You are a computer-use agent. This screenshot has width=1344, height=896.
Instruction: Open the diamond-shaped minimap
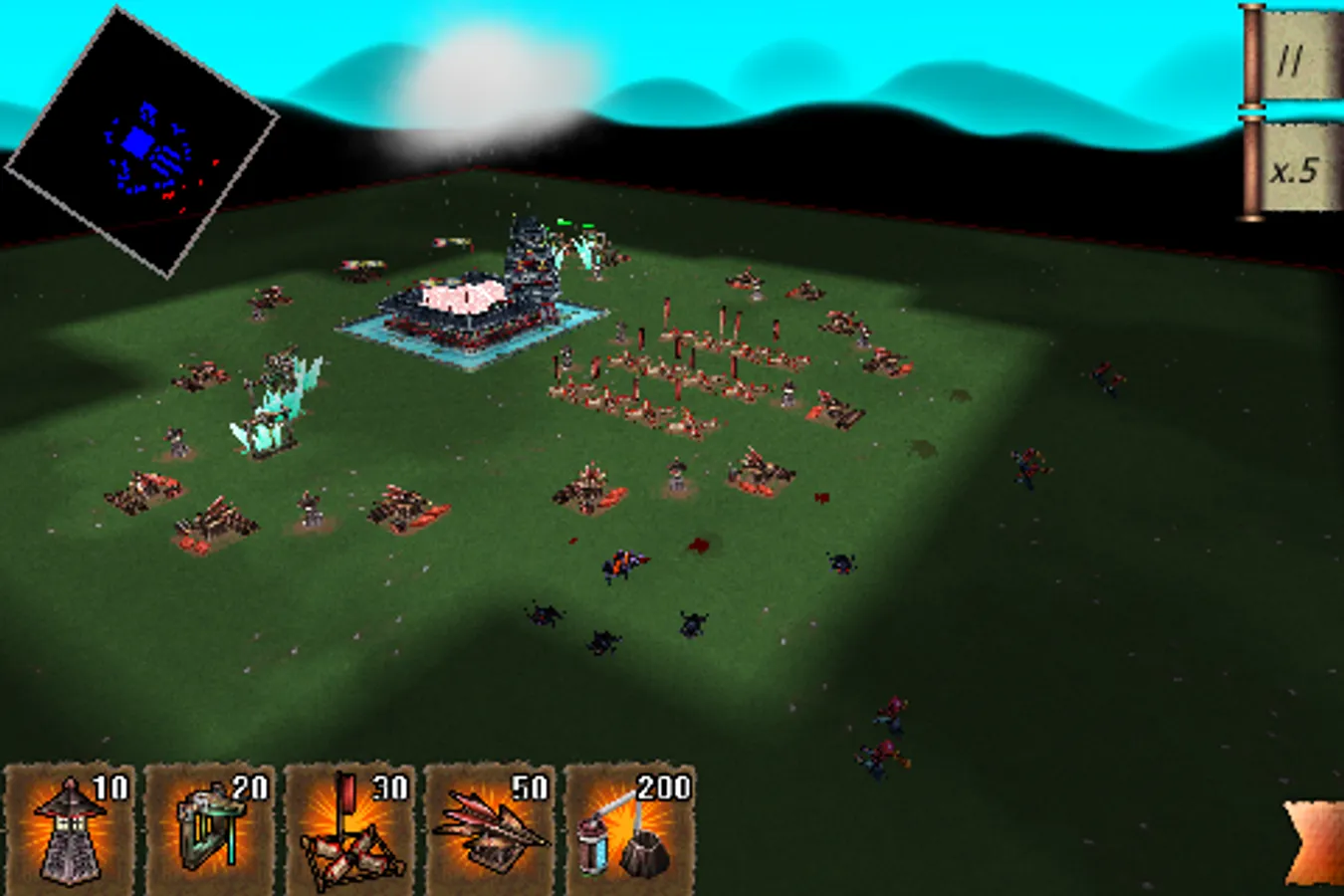click(141, 141)
